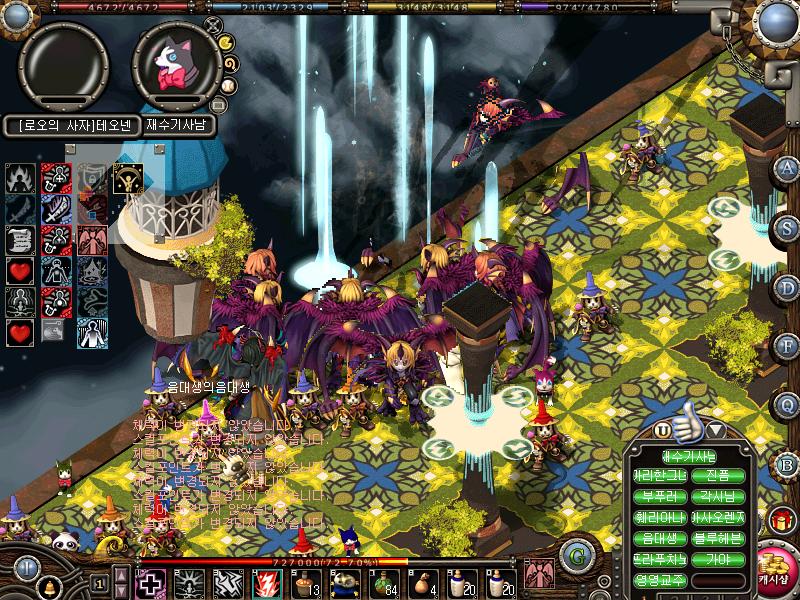Image resolution: width=800 pixels, height=600 pixels.
Task: Click the red gift box icon
Action: click(781, 521)
